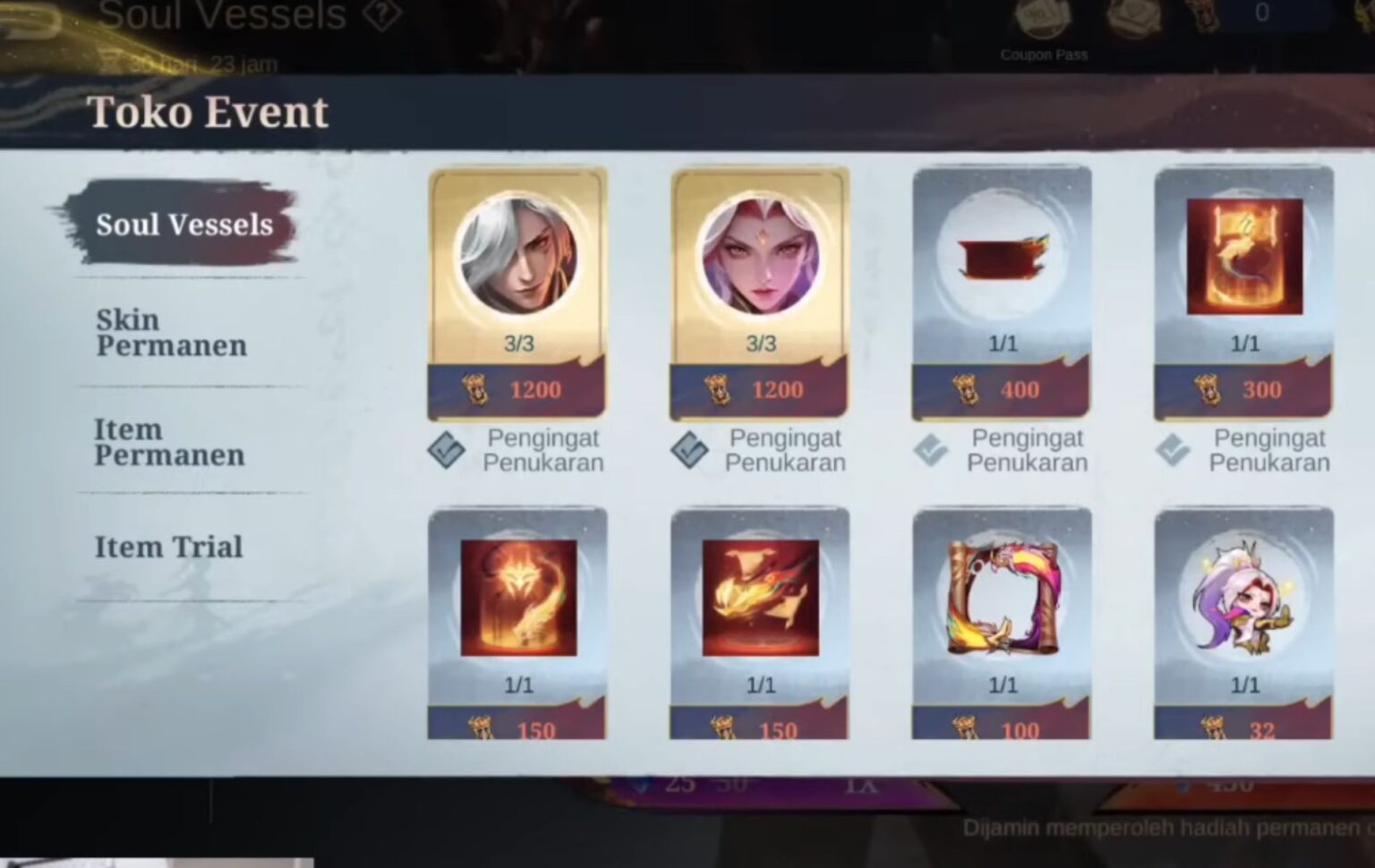Disable Pengingat Penukaran on the first hero vessel
The height and width of the screenshot is (868, 1375).
[445, 450]
